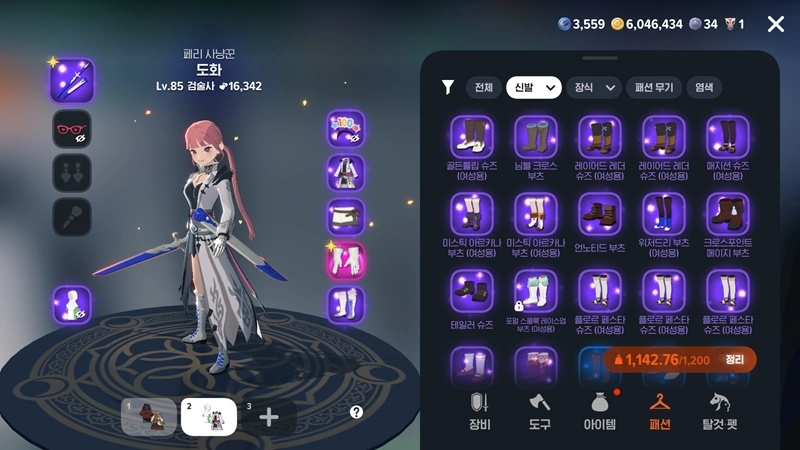This screenshot has height=450, width=800.
Task: Open the 신발 category dropdown
Action: 533,88
